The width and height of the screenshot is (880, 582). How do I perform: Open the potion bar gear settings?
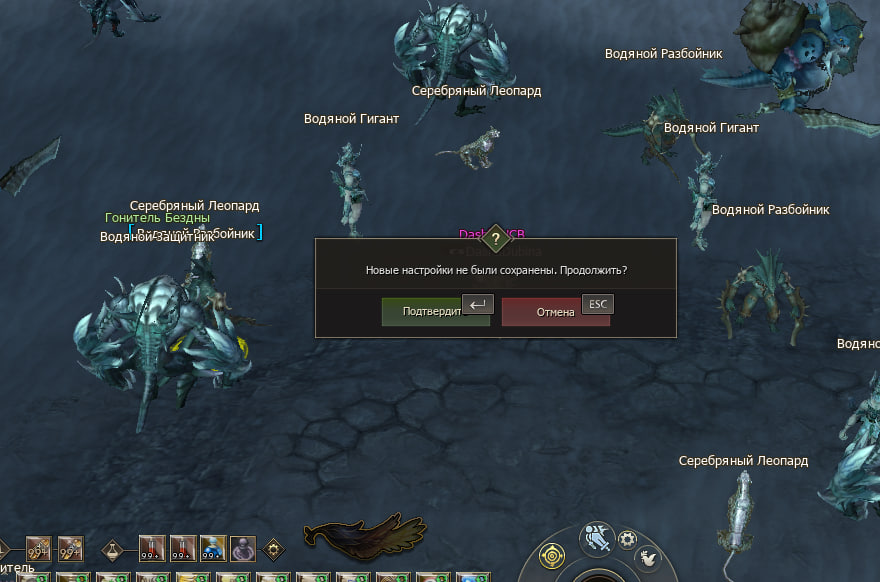(x=273, y=549)
